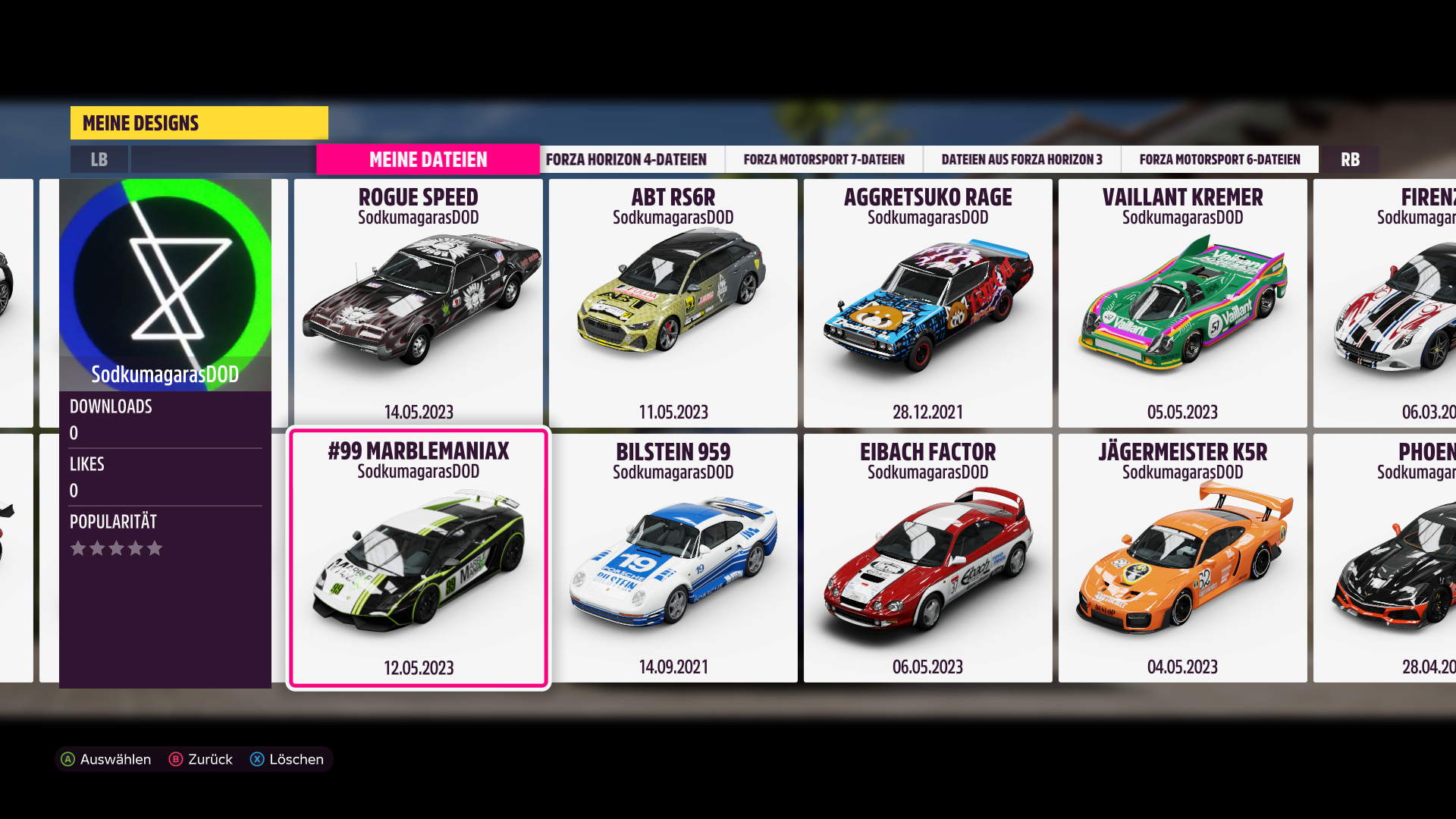Open Dateien aus Forza Horizon 3 tab

coord(1021,160)
